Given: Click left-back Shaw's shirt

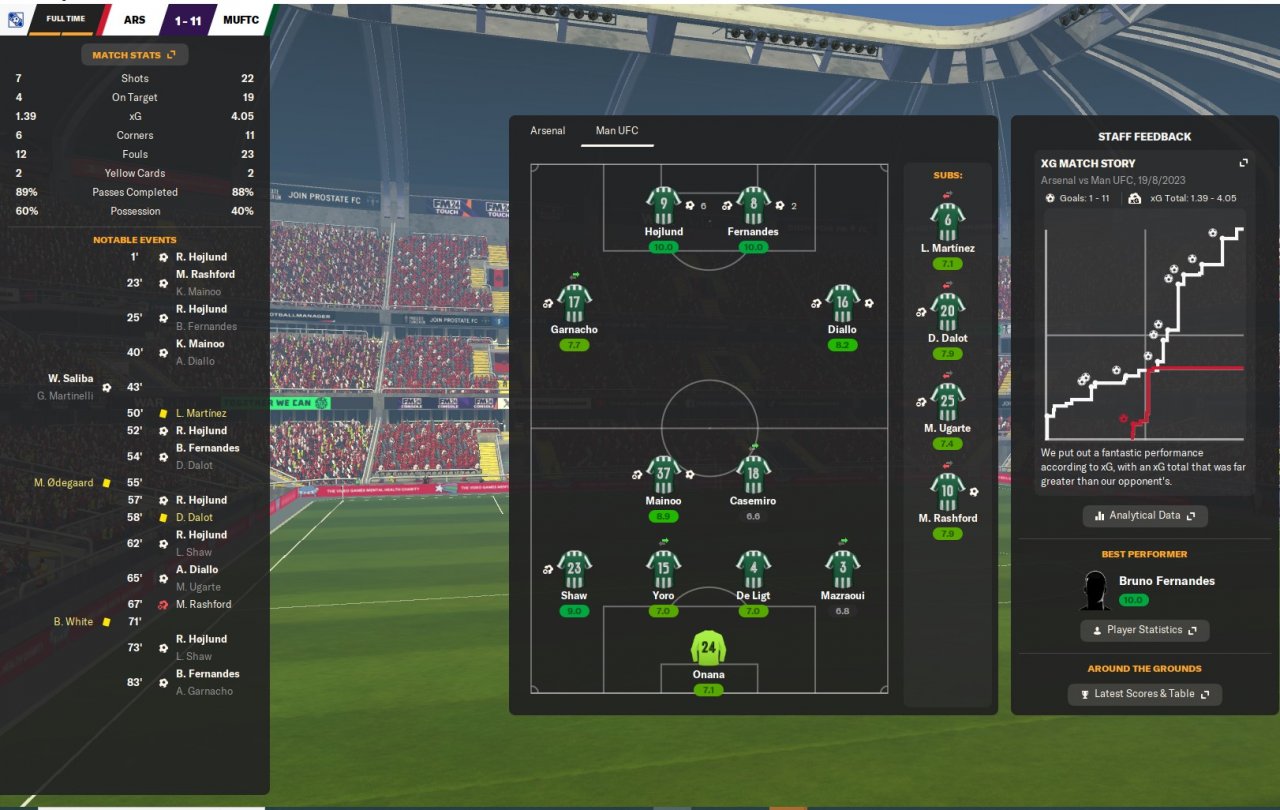Looking at the screenshot, I should coord(574,570).
